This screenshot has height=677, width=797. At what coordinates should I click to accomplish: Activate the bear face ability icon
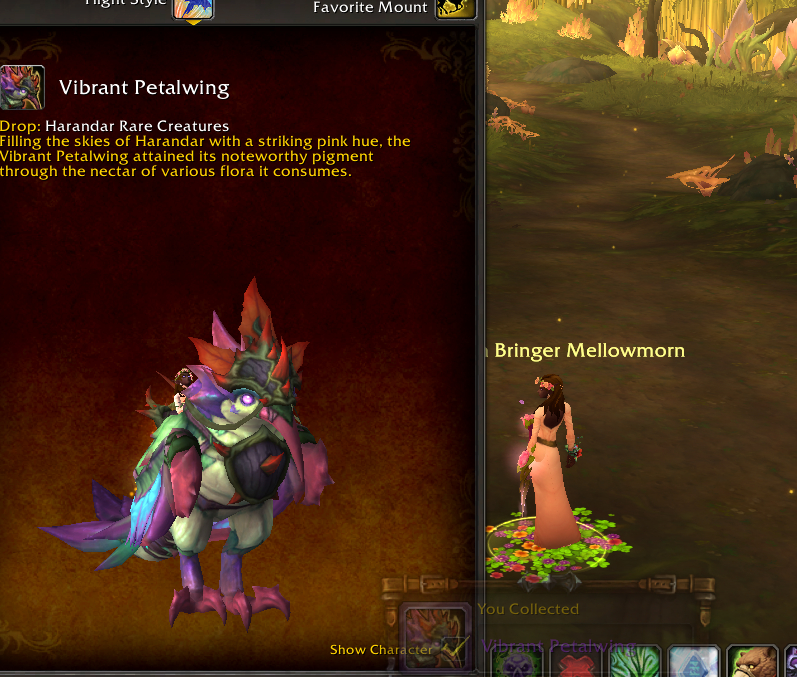tap(750, 664)
